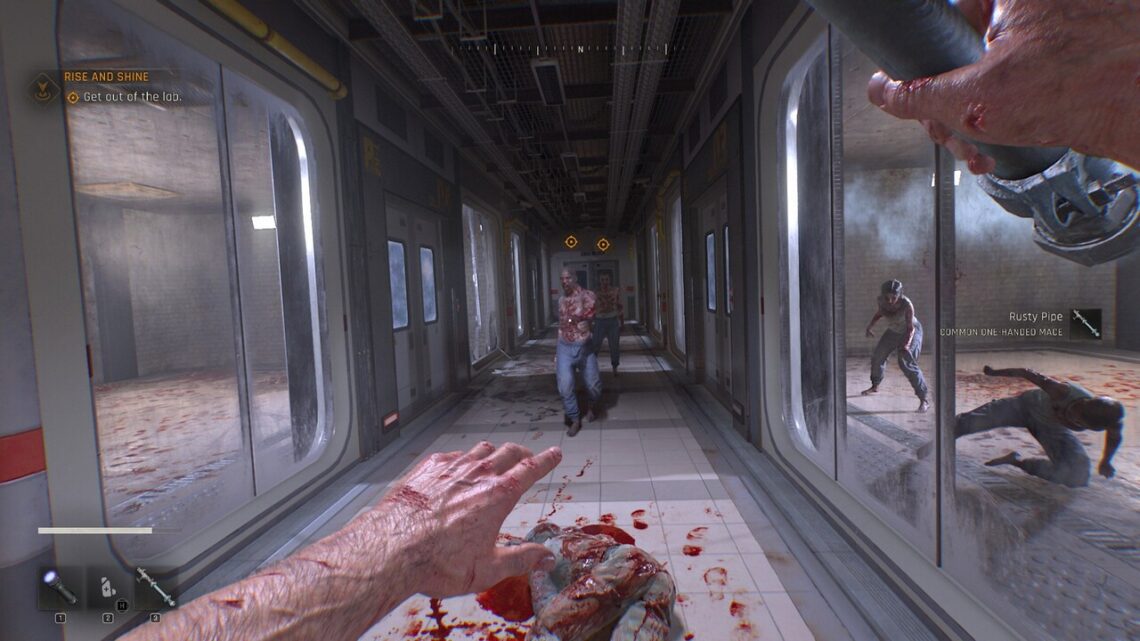1140x641 pixels.
Task: Use the medkit healing slot
Action: click(108, 588)
